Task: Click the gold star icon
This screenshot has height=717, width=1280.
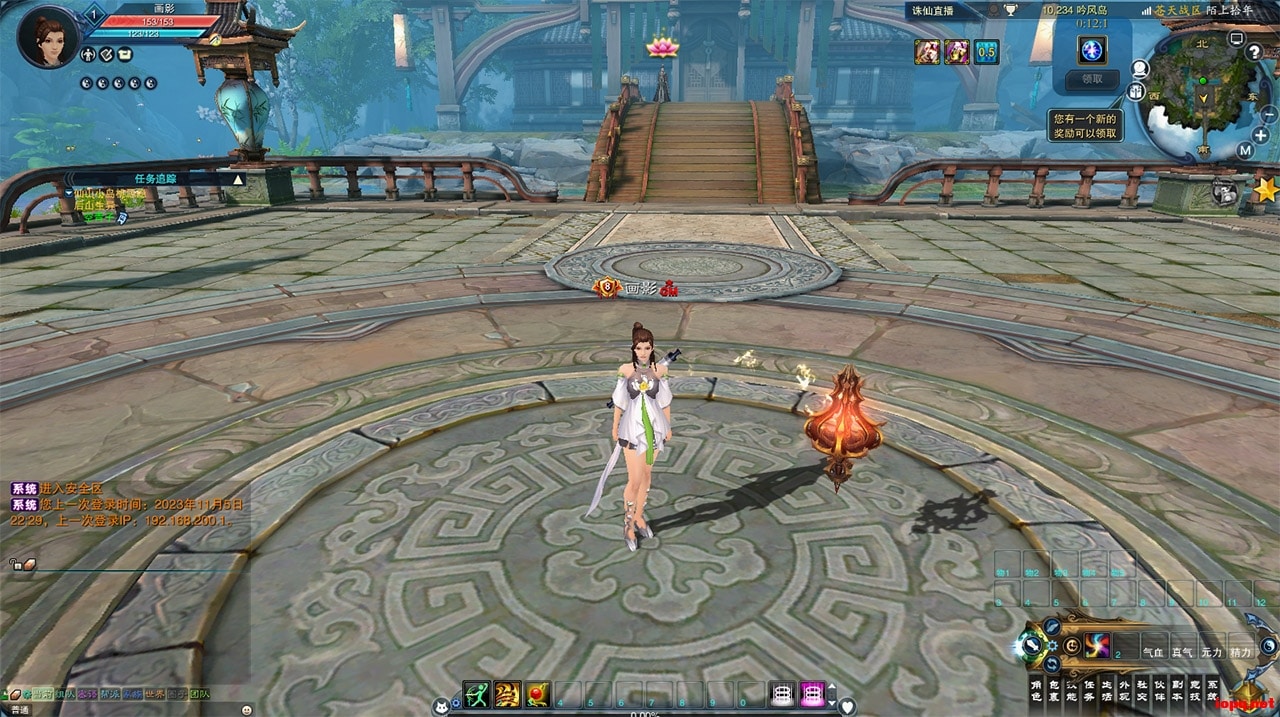Action: pos(1266,189)
